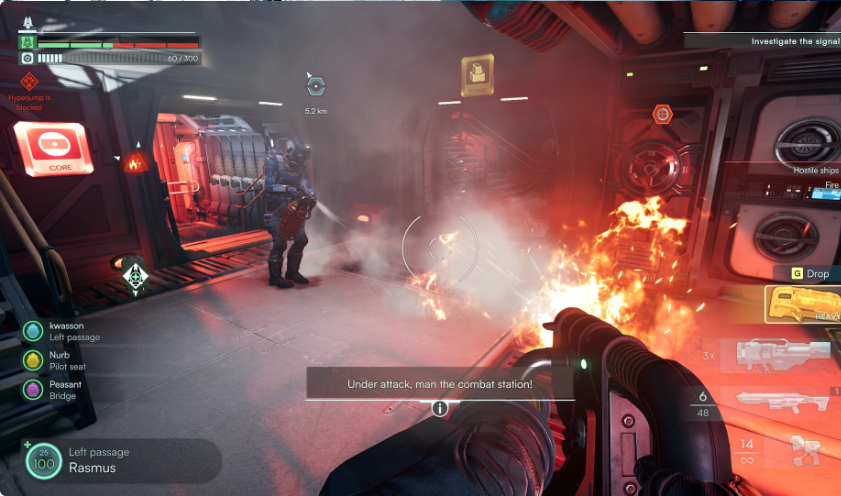Select the yellow printer station marker
This screenshot has width=841, height=496.
[478, 73]
